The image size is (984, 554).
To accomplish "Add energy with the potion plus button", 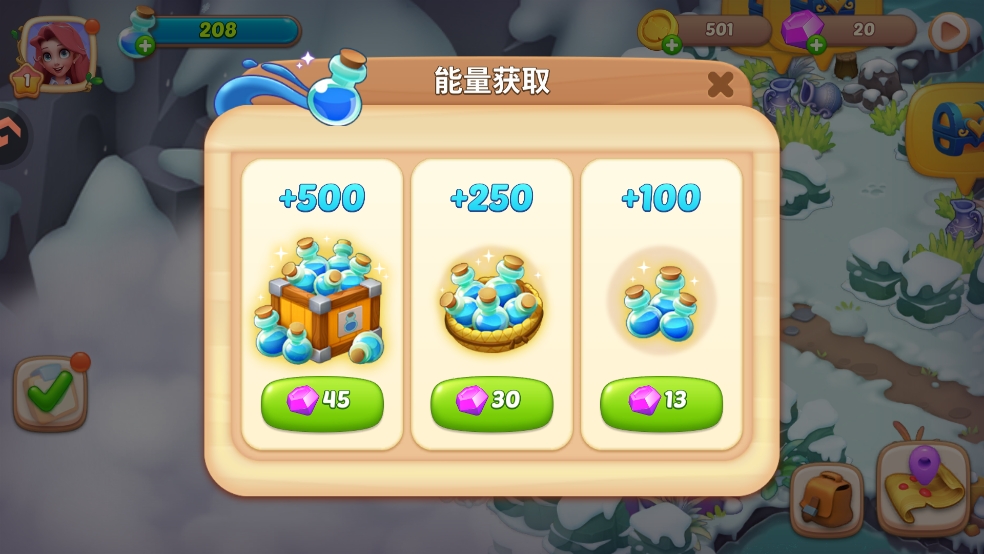I will click(x=145, y=44).
